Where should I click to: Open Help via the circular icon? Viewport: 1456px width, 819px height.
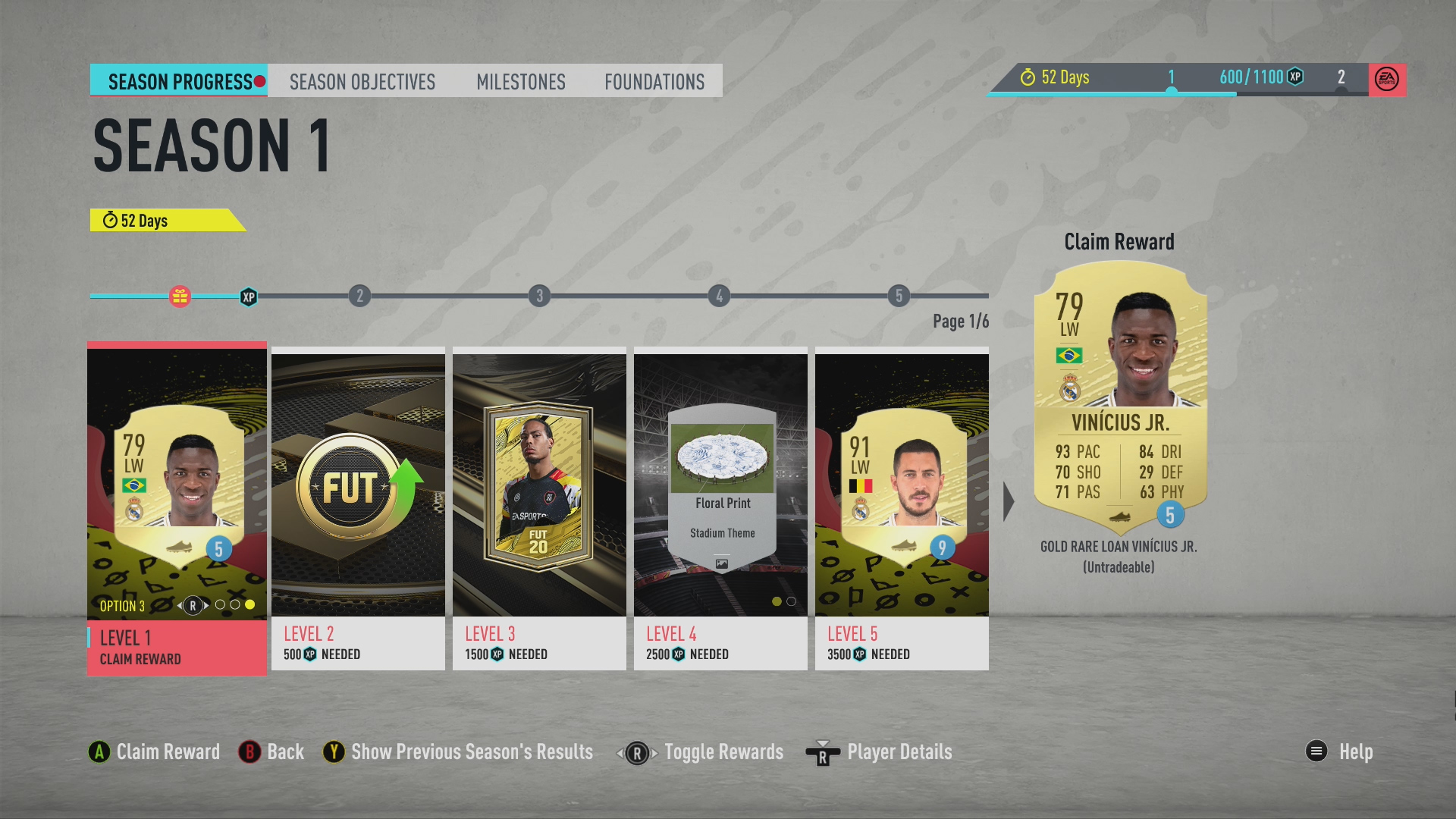point(1315,752)
